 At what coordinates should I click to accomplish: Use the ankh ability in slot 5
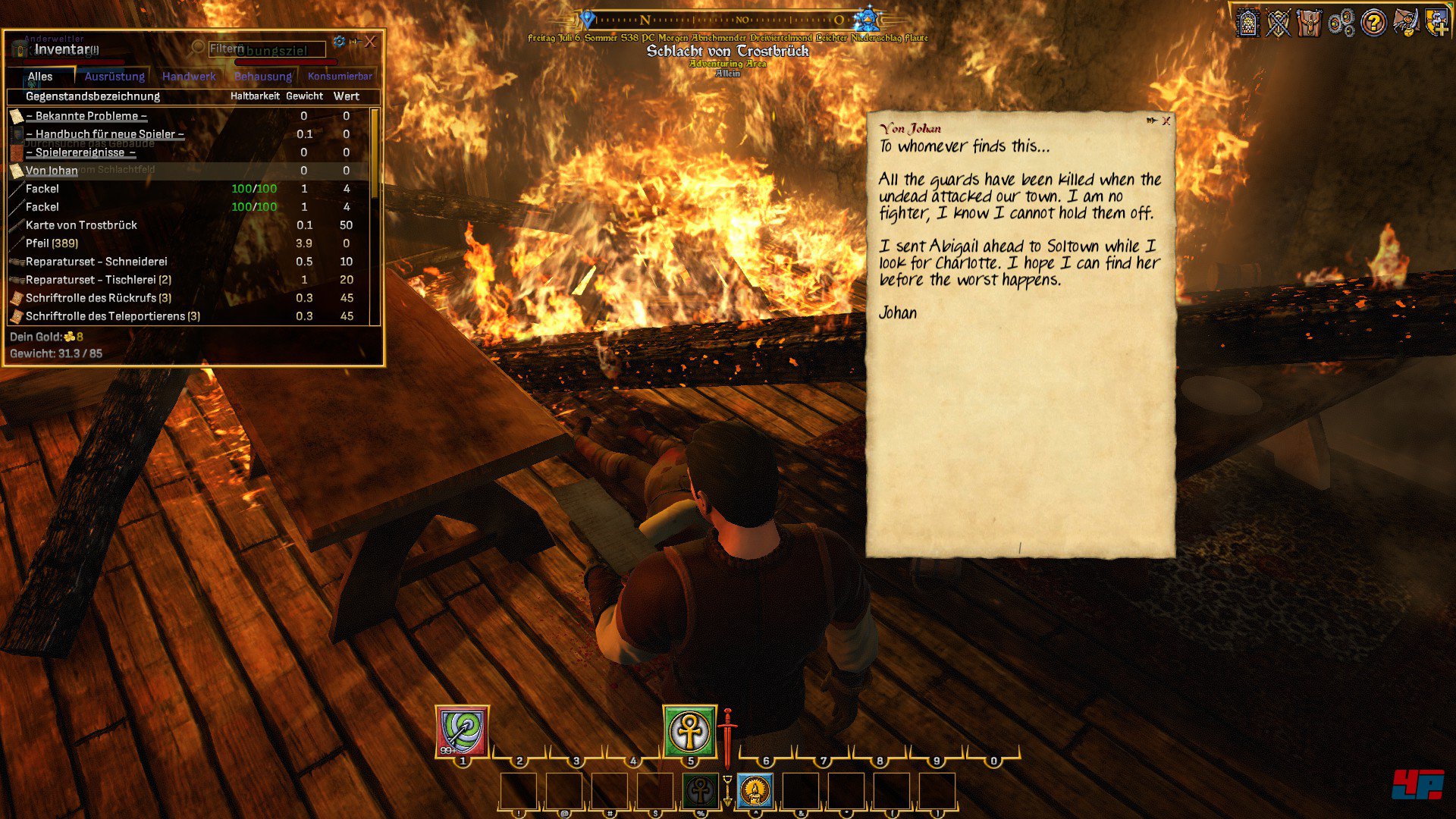click(x=689, y=731)
